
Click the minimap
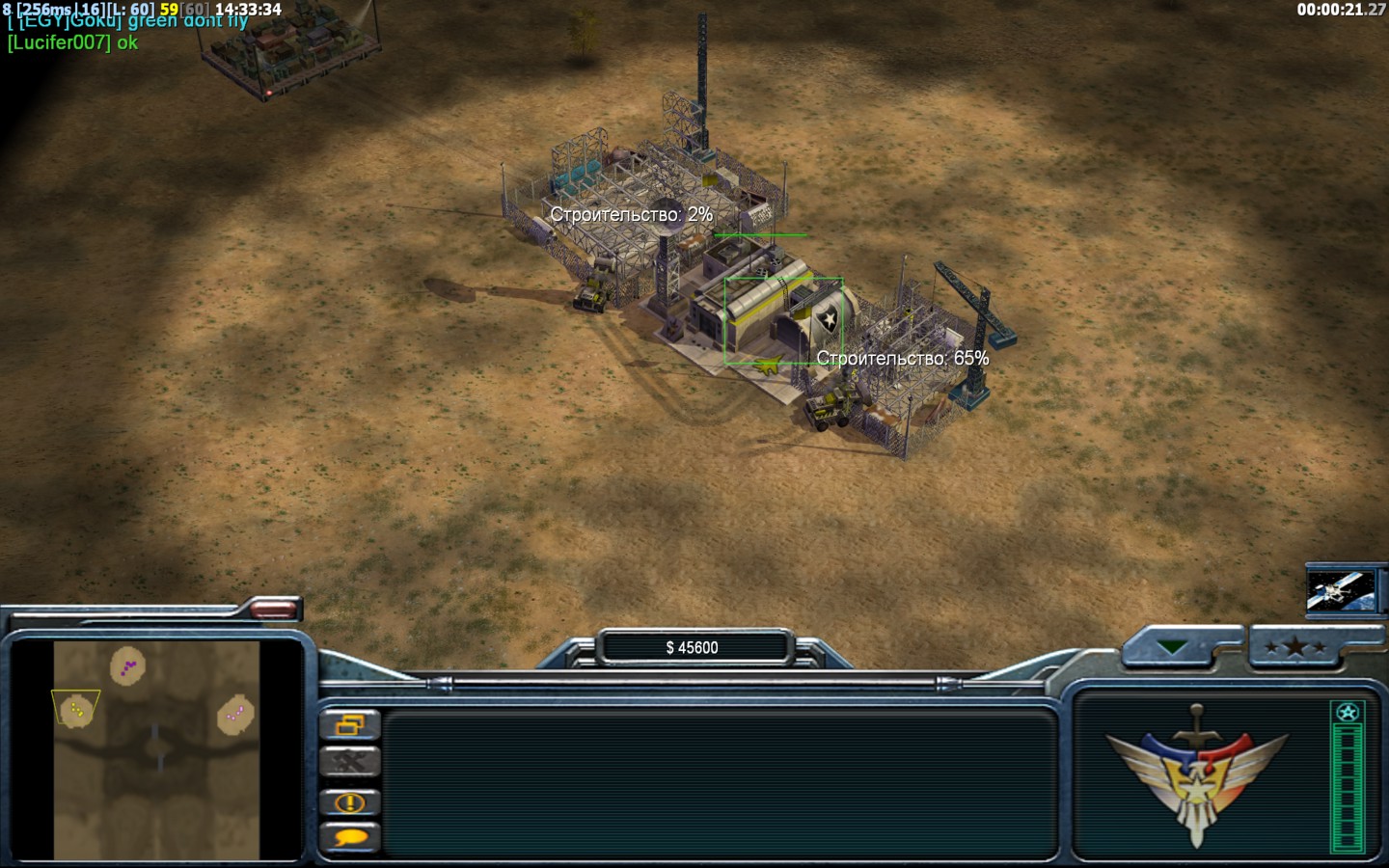(156, 750)
